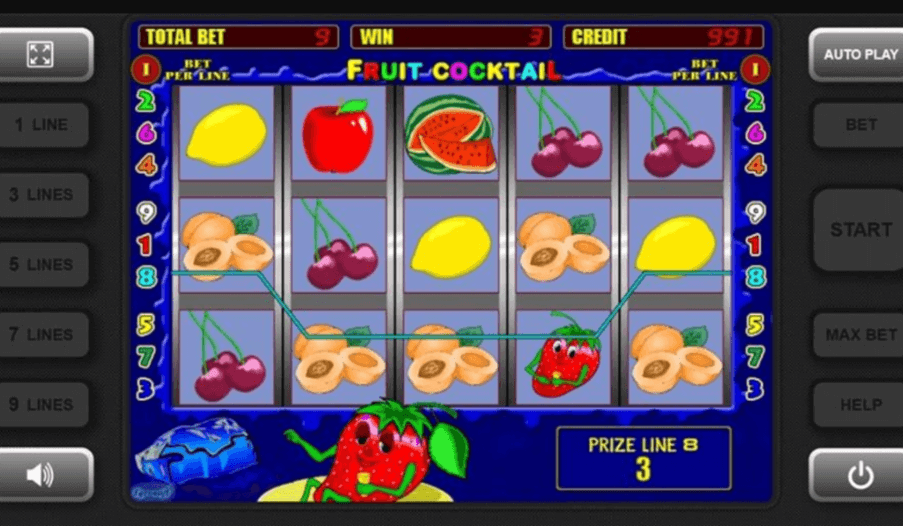Toggle fullscreen mode with the expand icon
904x526 pixels.
[41, 54]
